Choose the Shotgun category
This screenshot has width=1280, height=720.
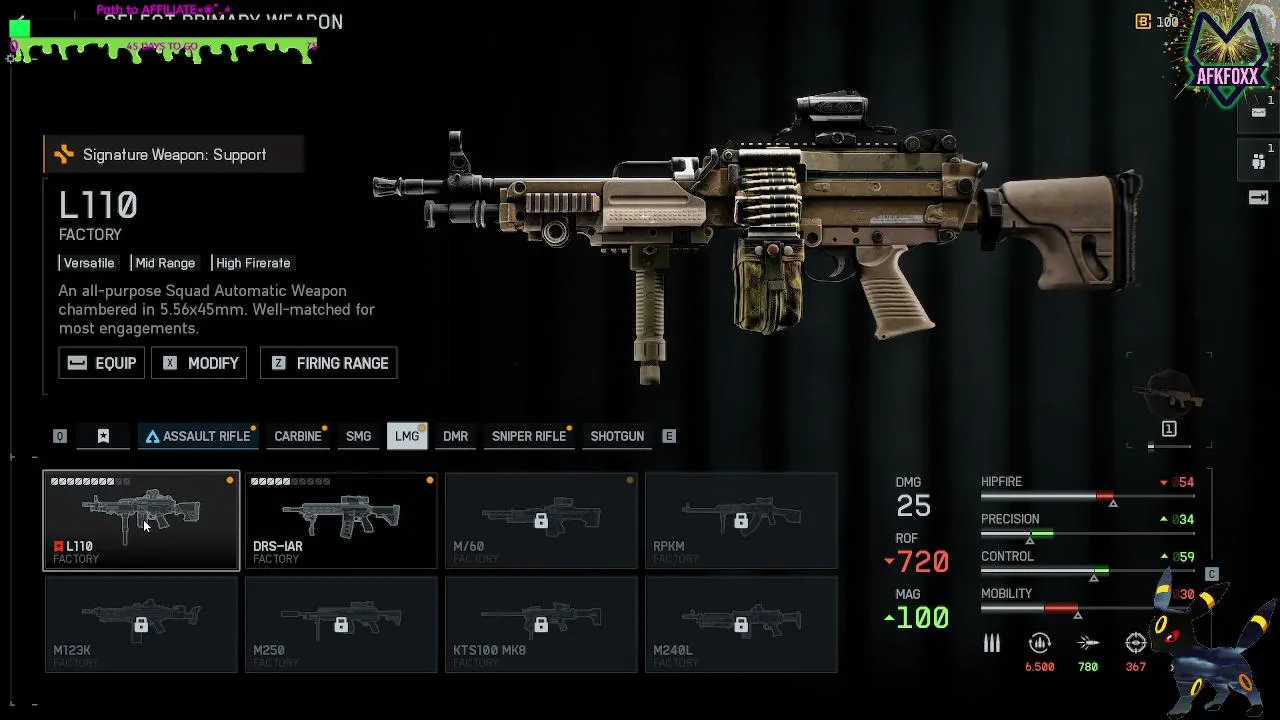[x=617, y=436]
